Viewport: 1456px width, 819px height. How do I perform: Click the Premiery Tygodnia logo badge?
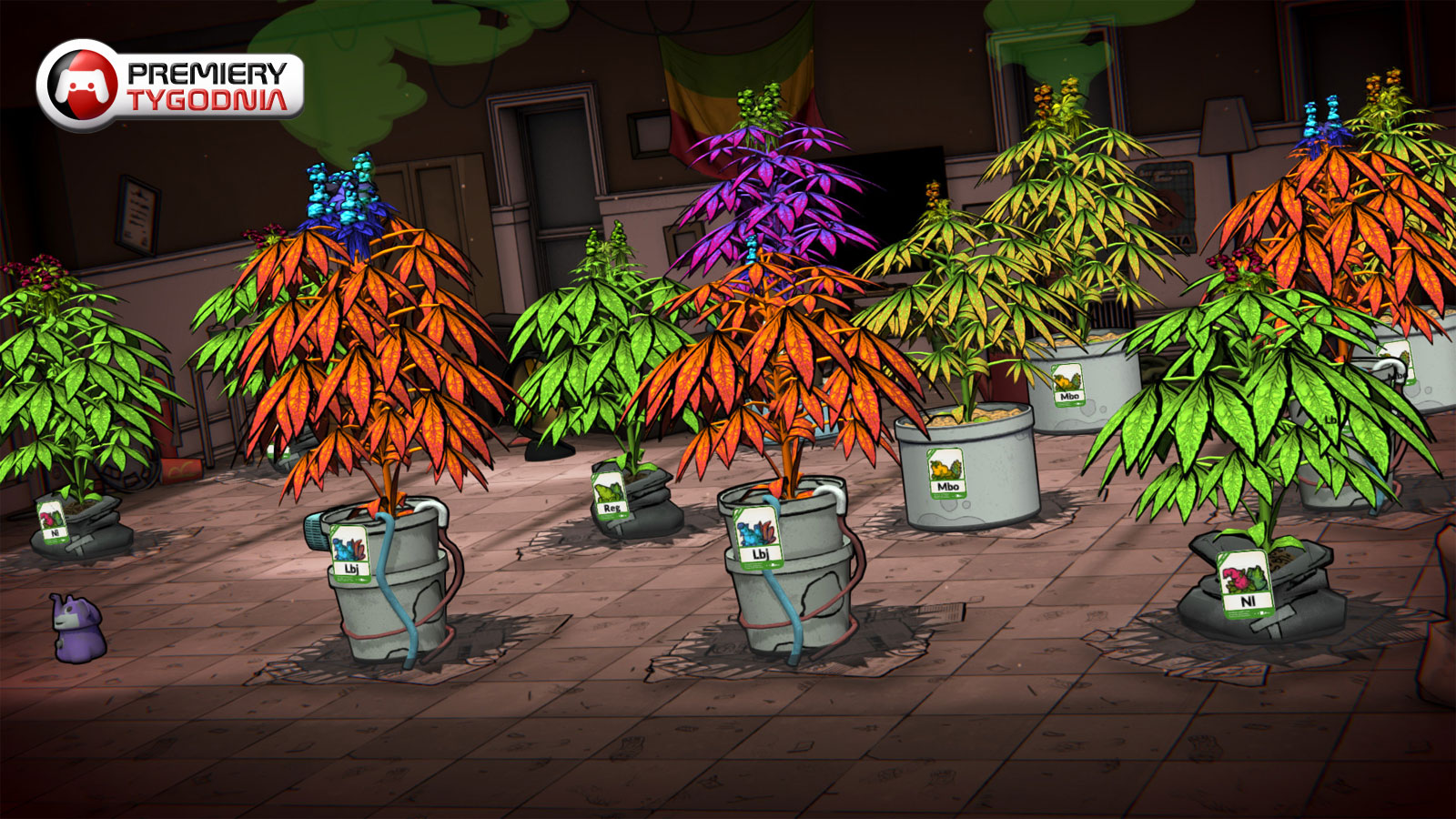click(170, 86)
